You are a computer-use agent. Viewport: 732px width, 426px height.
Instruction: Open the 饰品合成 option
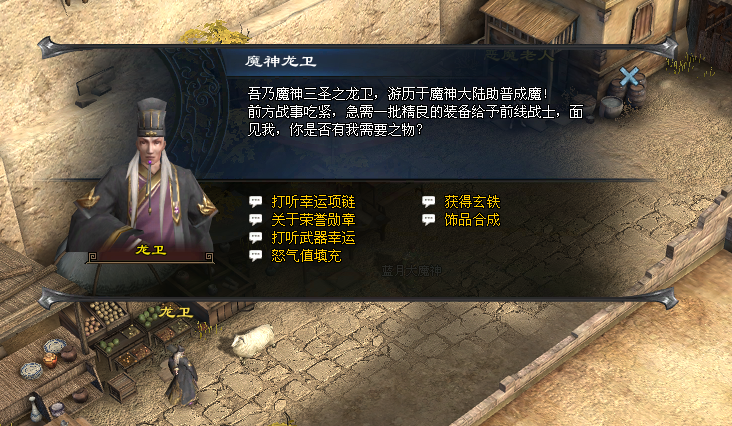[x=472, y=219]
